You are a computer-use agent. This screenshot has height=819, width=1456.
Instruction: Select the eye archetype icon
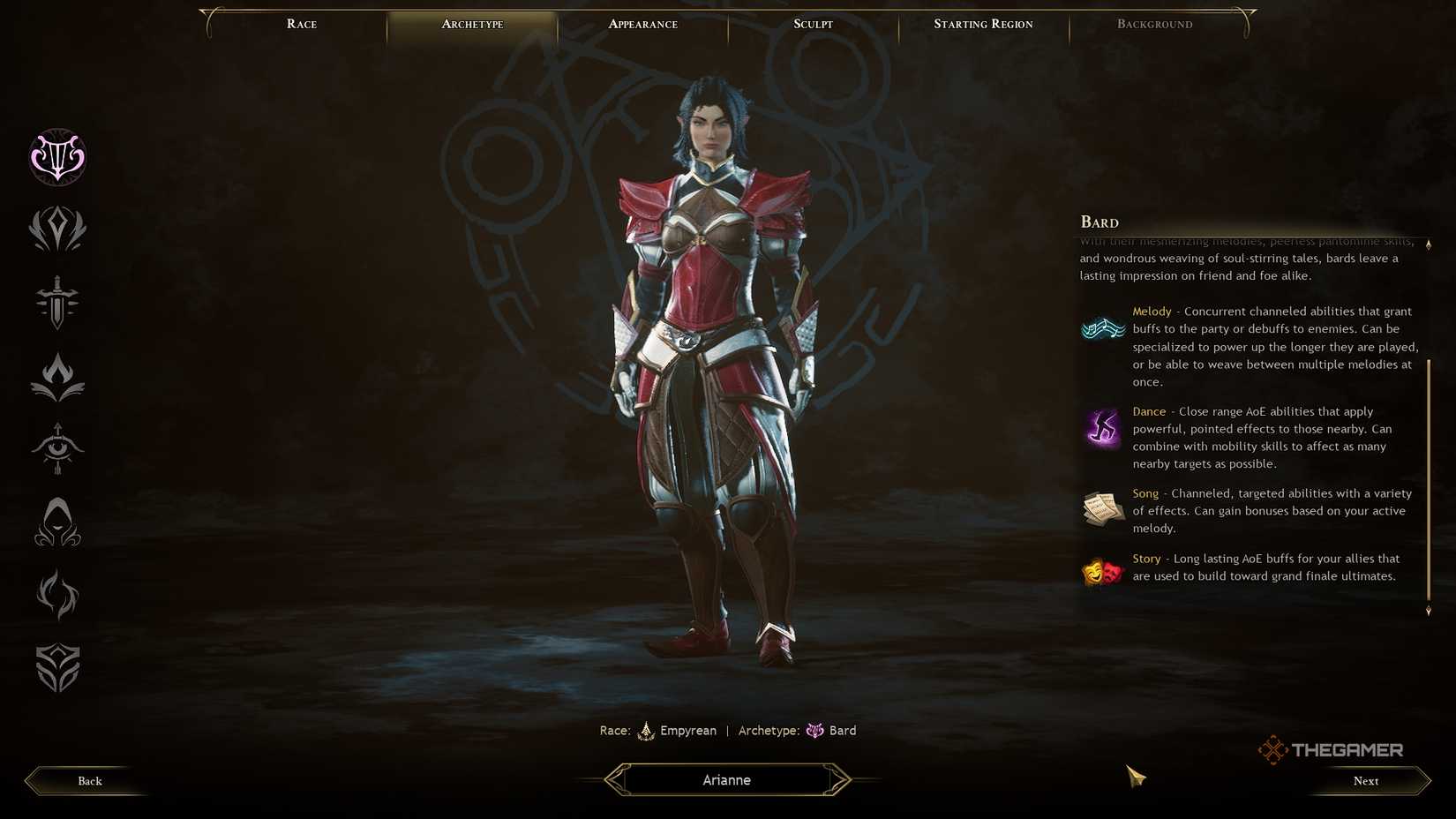tap(56, 449)
